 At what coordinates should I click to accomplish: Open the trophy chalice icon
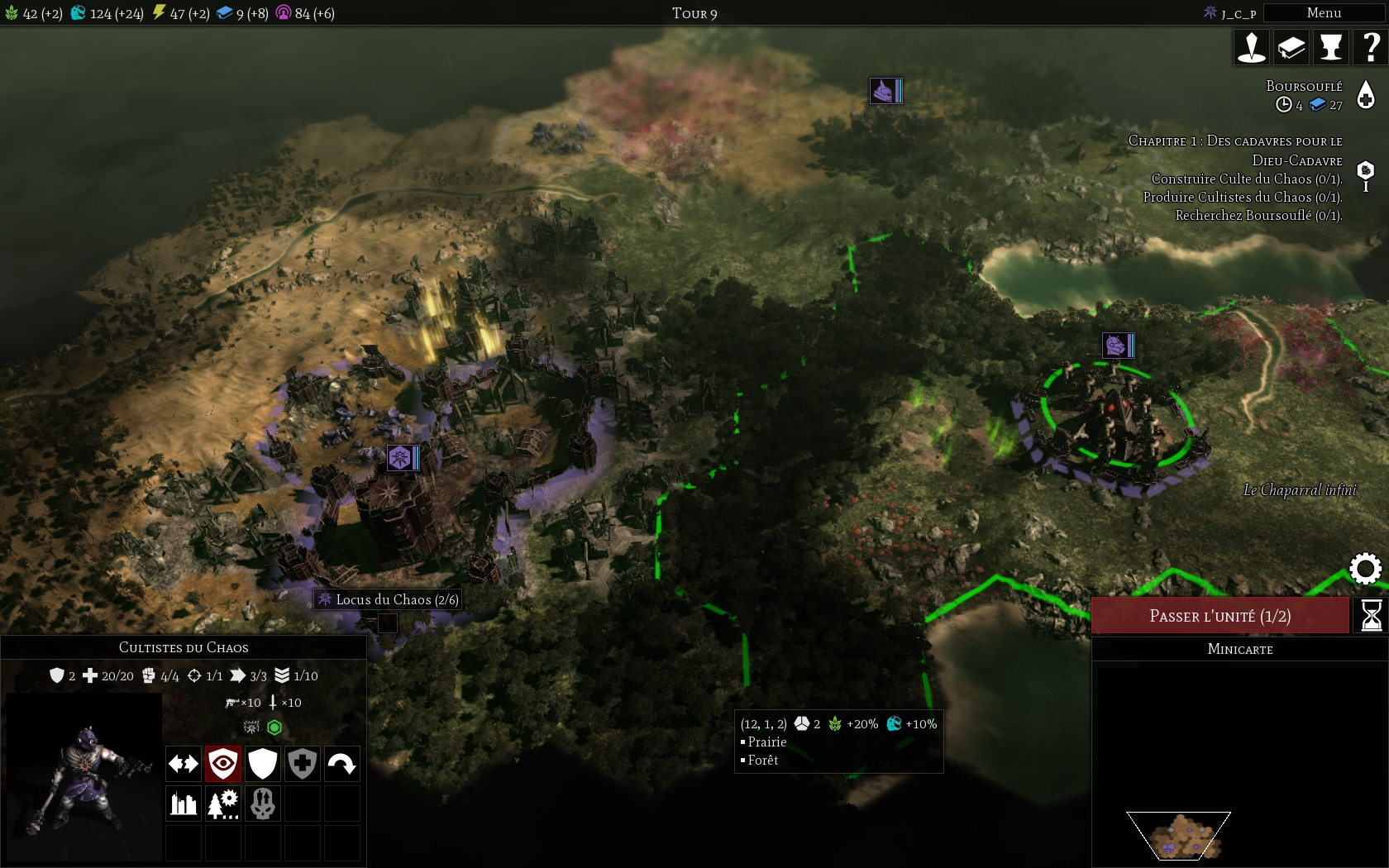click(x=1330, y=47)
